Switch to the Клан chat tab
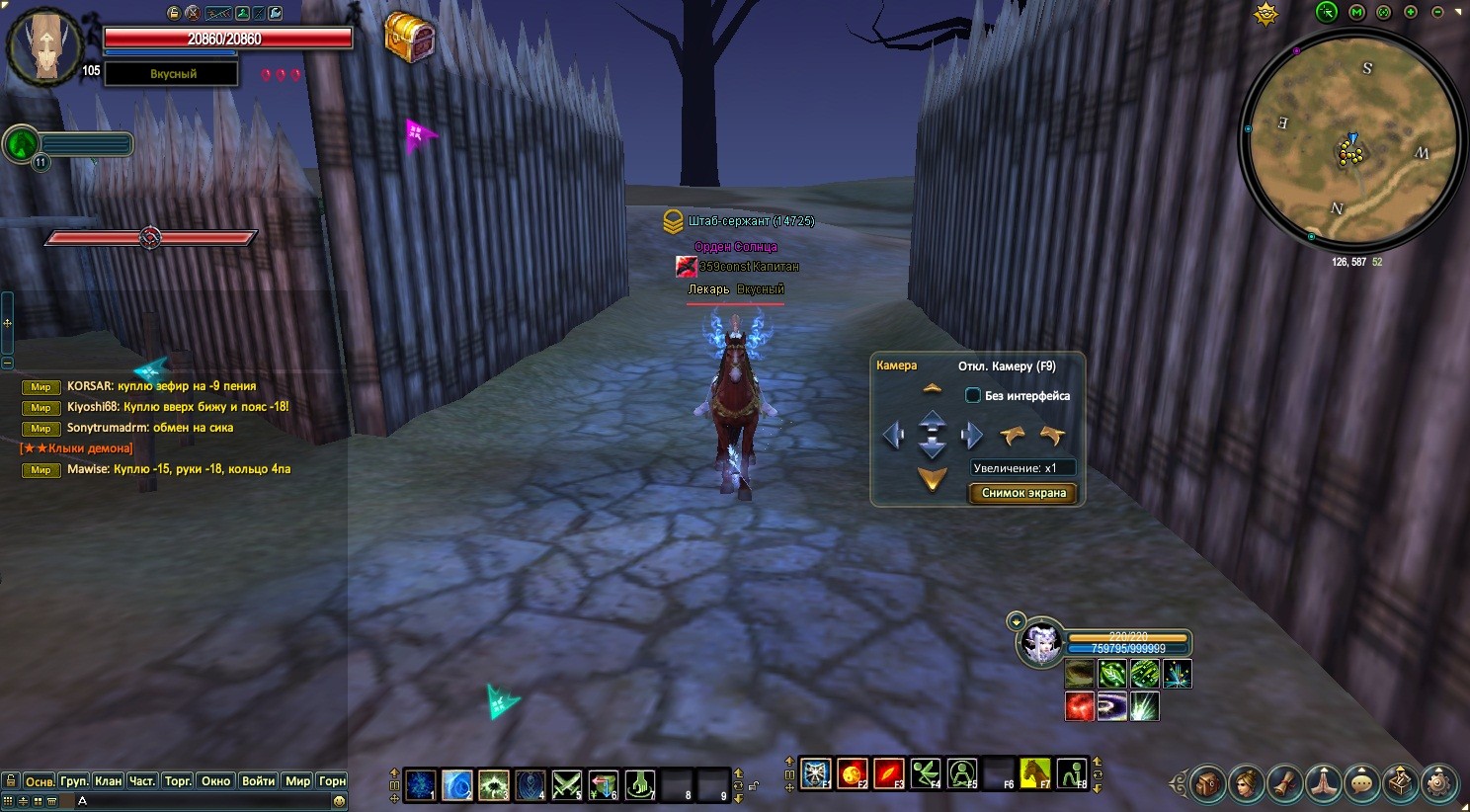Screen dimensions: 1470x812 (x=108, y=781)
